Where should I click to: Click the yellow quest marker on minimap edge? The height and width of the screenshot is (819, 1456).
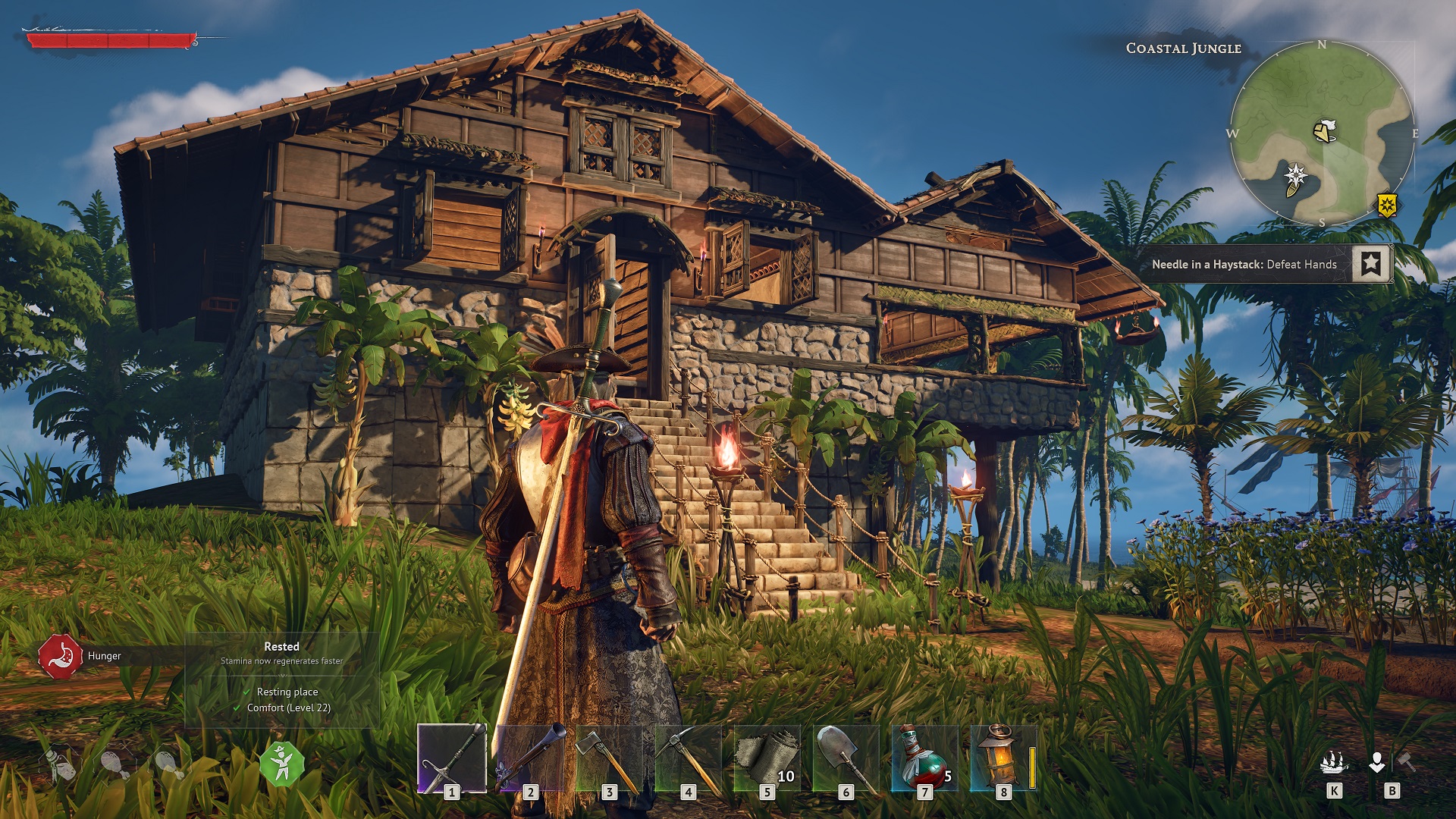point(1387,204)
